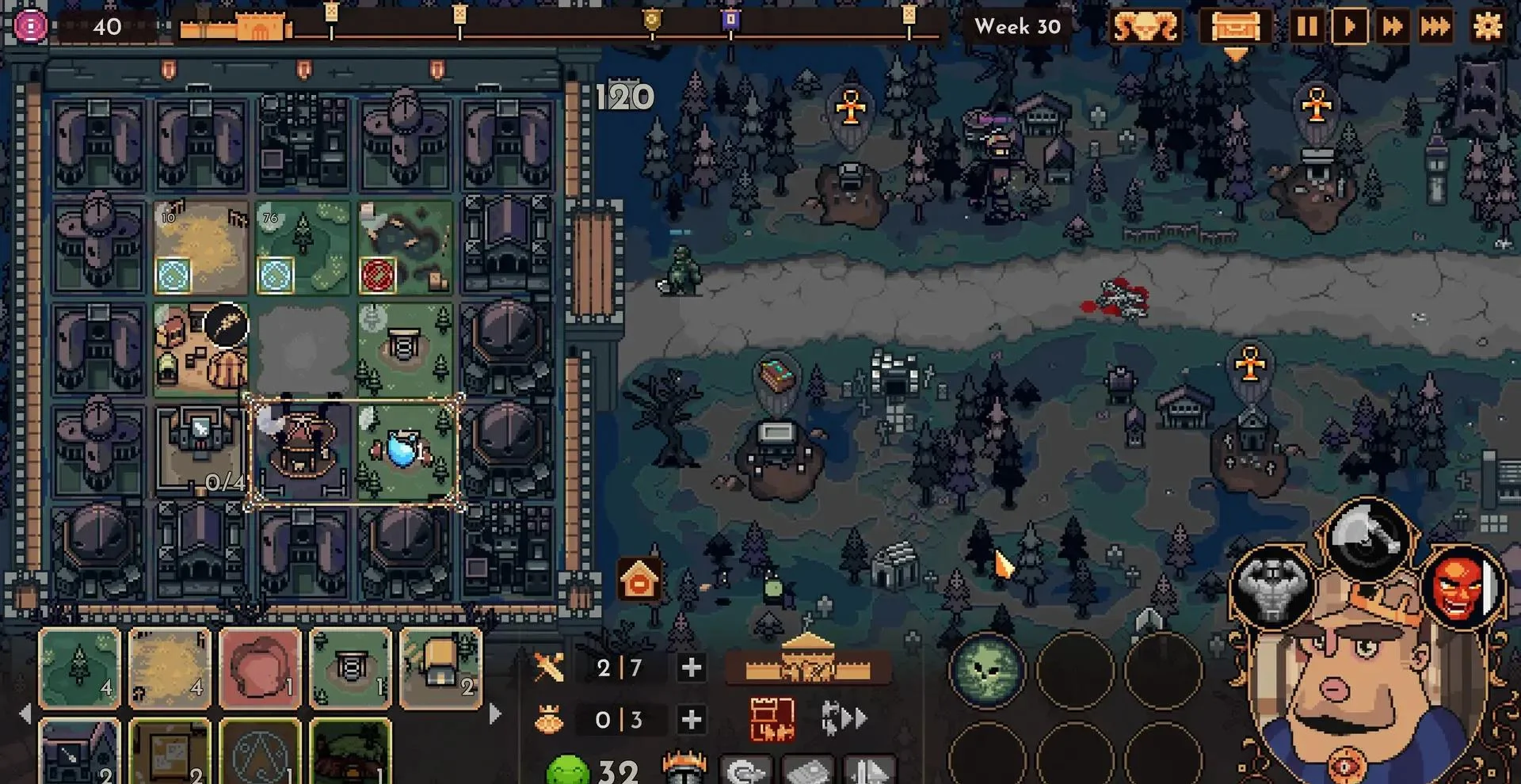Switch to double fast-forward speed
Image resolution: width=1521 pixels, height=784 pixels.
coord(1393,27)
